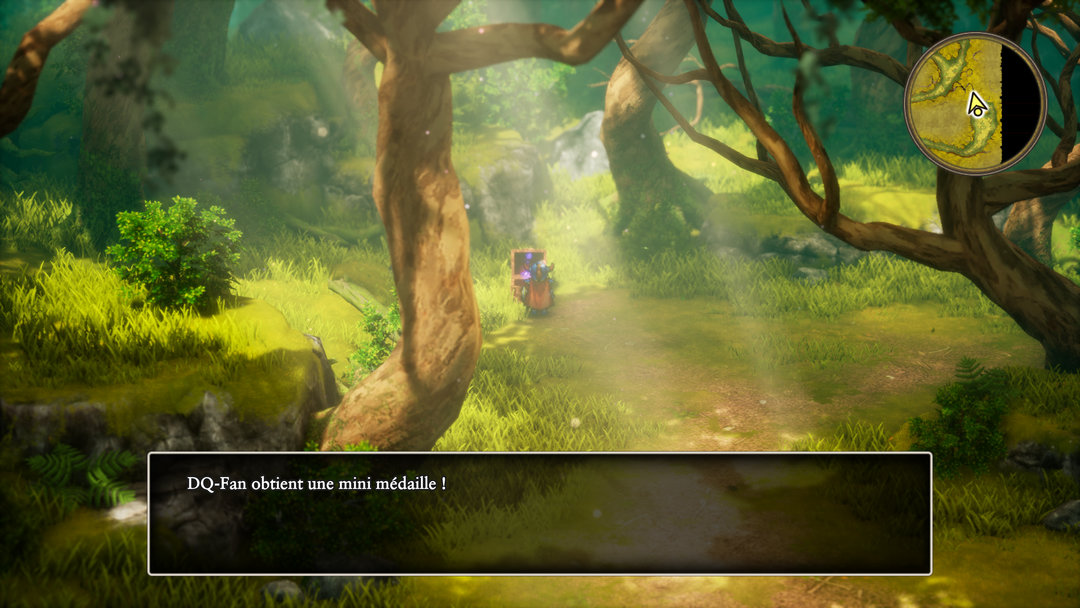Click the circular minimap
This screenshot has height=608, width=1080.
(x=974, y=103)
